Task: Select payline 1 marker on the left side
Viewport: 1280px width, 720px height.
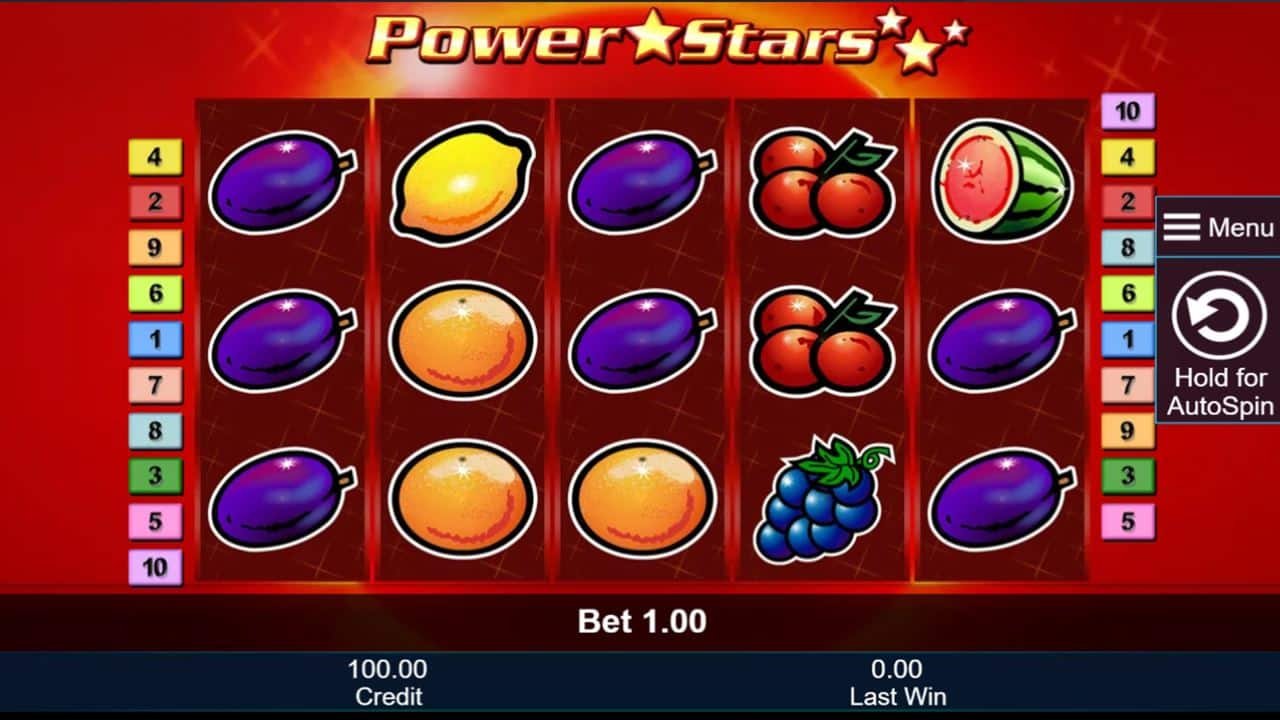Action: (x=154, y=337)
